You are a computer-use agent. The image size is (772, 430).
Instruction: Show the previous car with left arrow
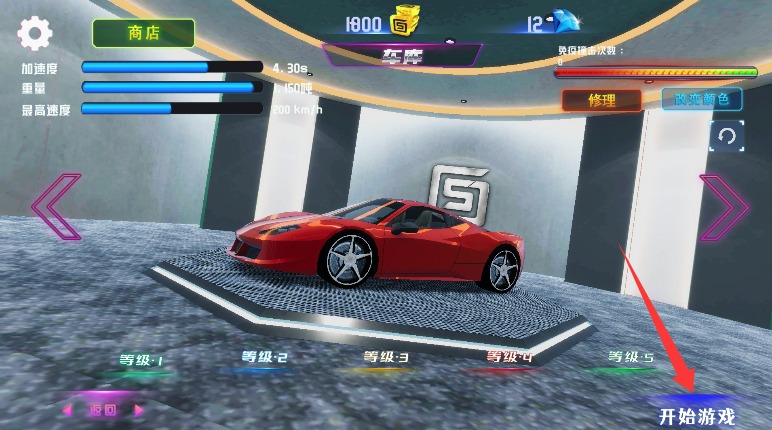(x=56, y=207)
